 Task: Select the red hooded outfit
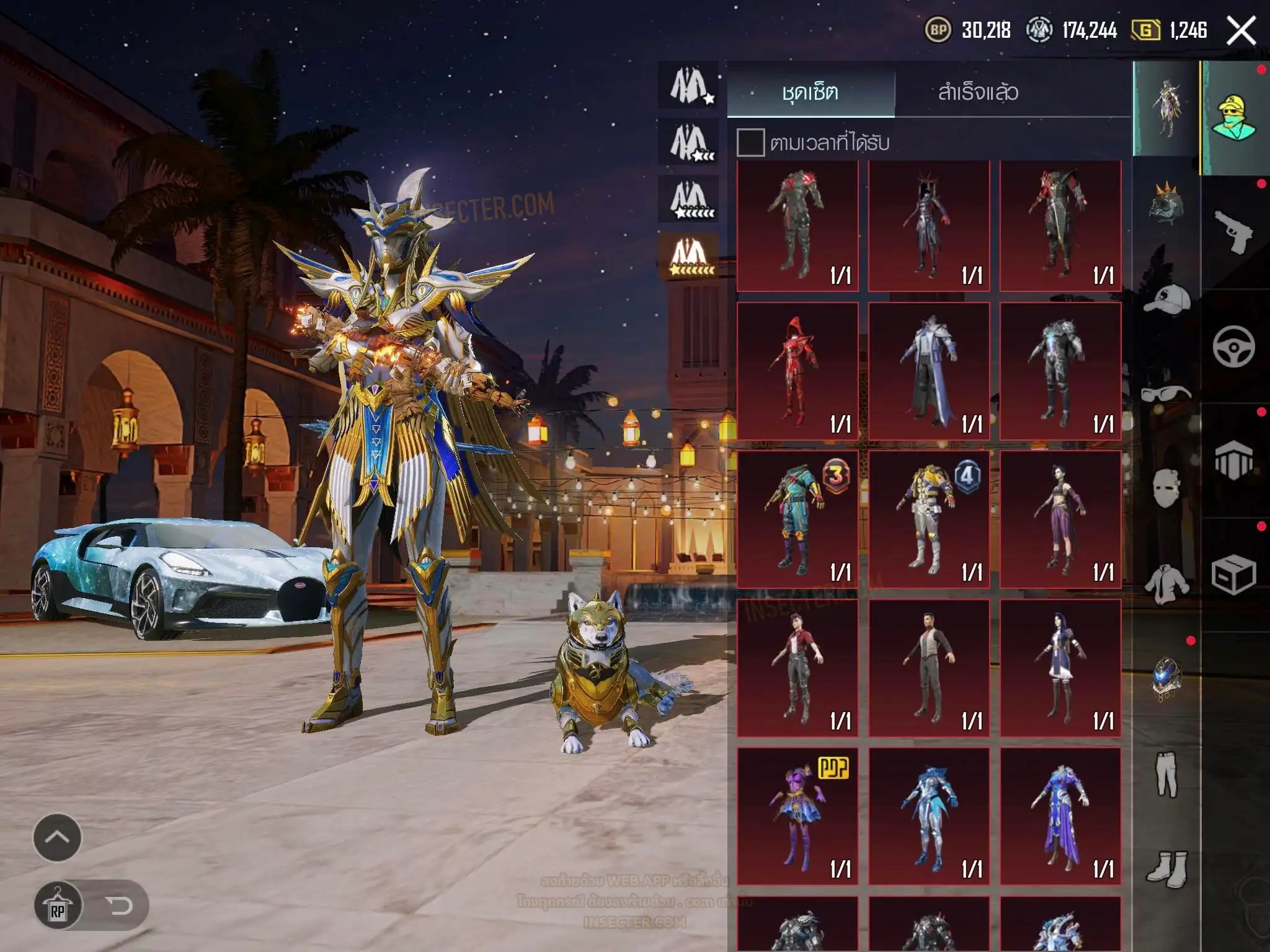point(797,372)
